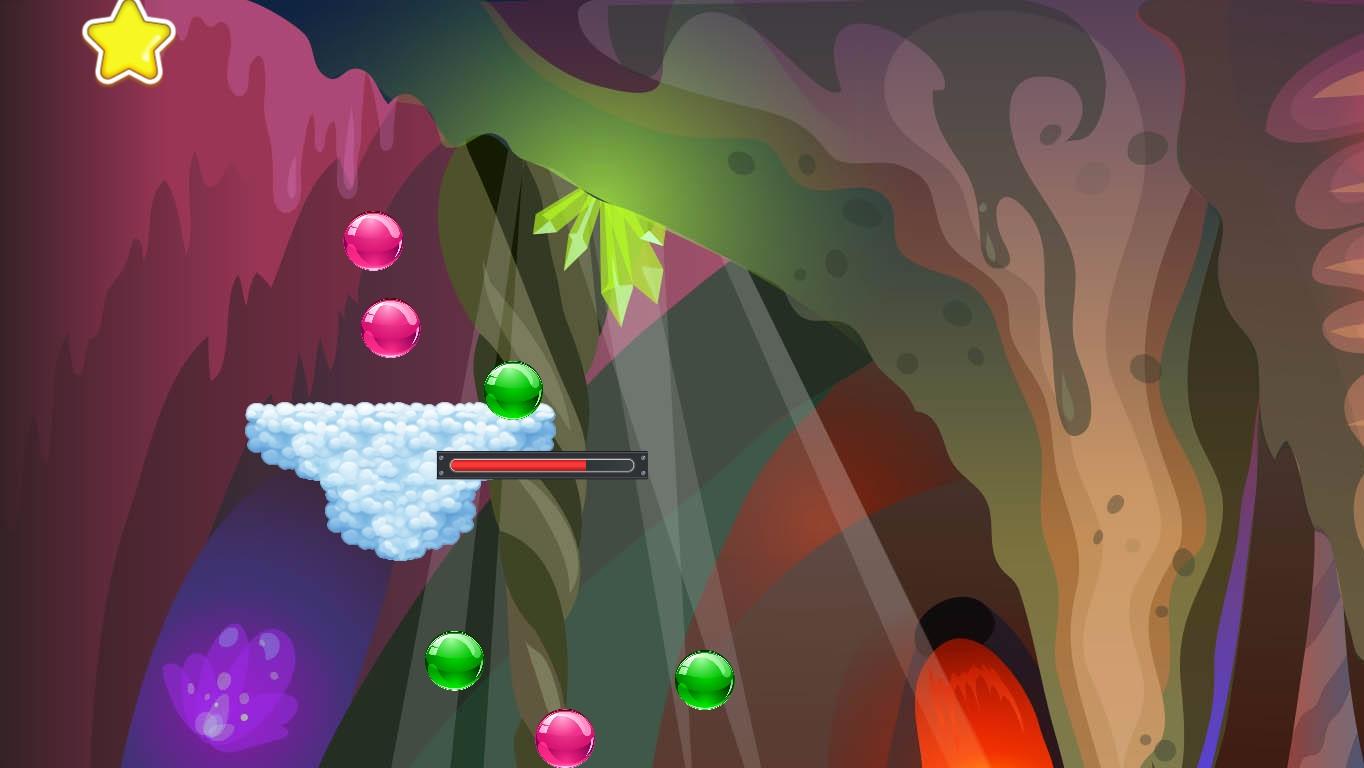Screen dimensions: 1364x768
Task: Pop the second pink bubble below the first
Action: [390, 327]
